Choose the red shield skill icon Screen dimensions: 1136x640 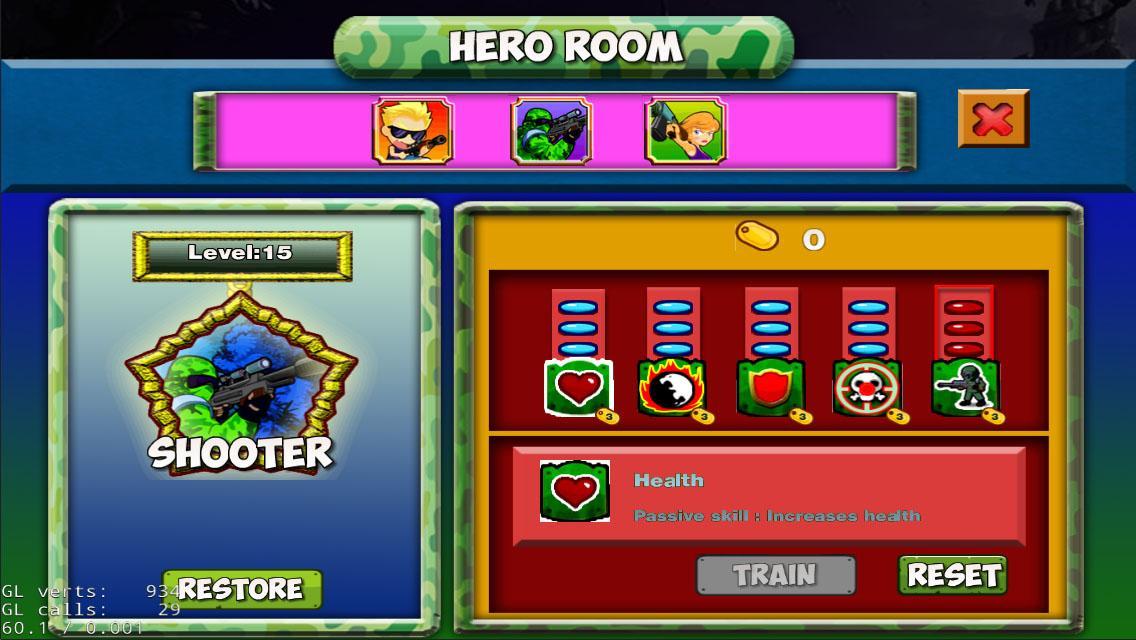click(770, 388)
